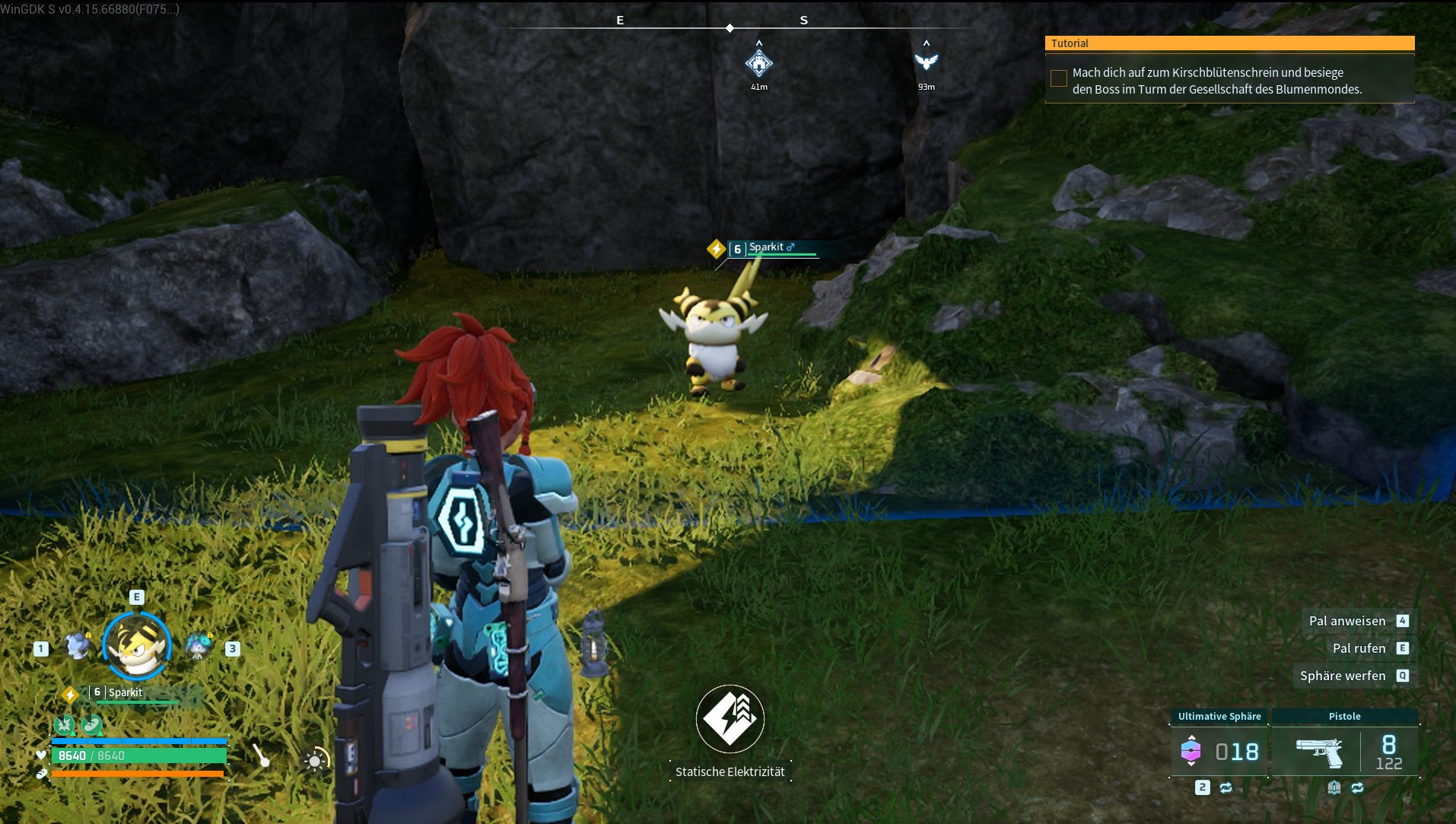Choose the teal pal portrait beside slot 3
Screen dimensions: 1456x824
[199, 647]
